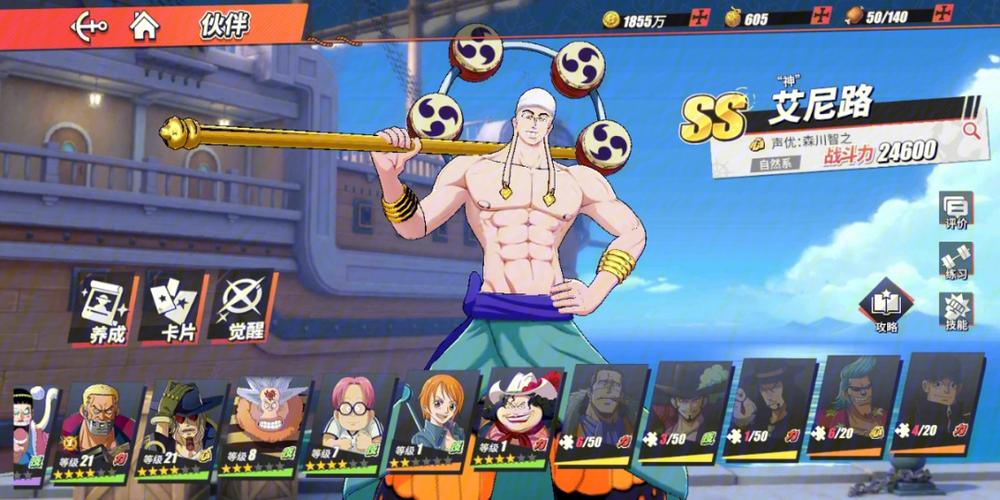Return to the home screen
The width and height of the screenshot is (1000, 500).
click(x=145, y=26)
